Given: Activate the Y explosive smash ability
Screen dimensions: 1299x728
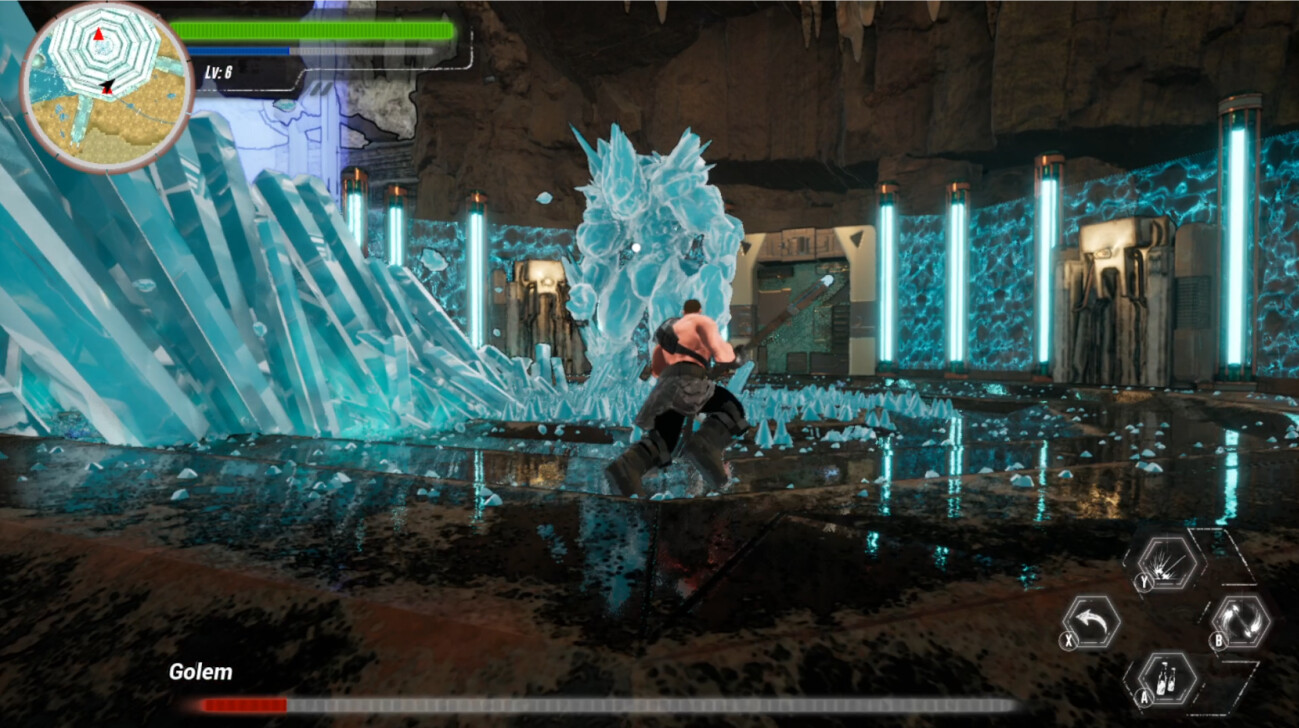Looking at the screenshot, I should pyautogui.click(x=1168, y=564).
